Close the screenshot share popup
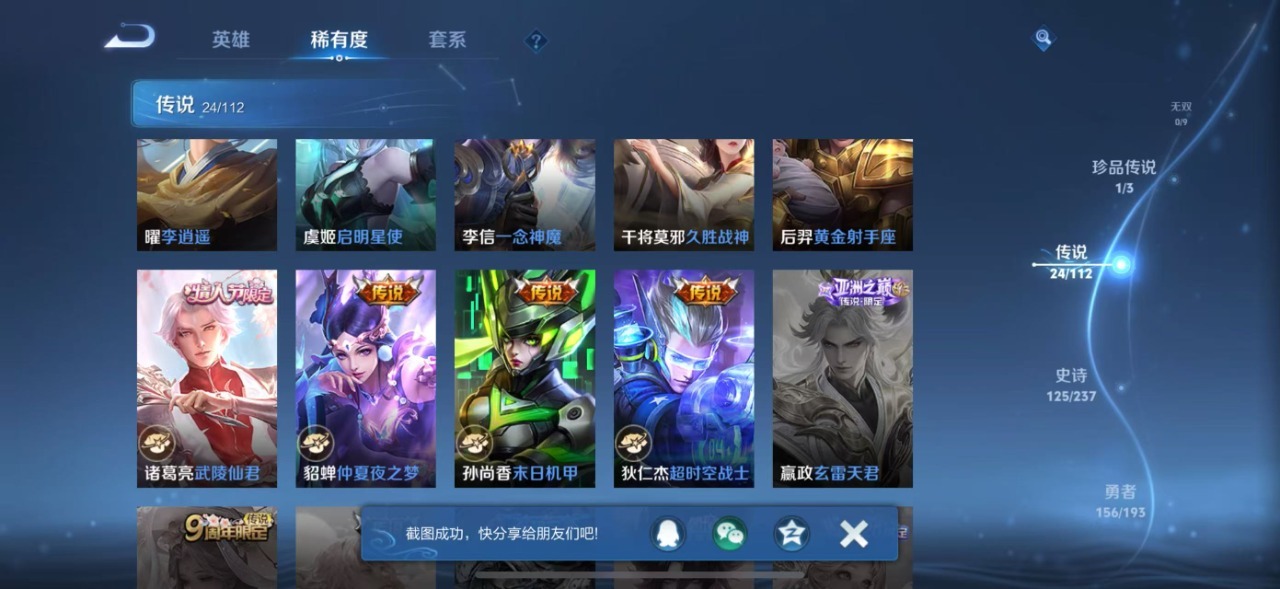This screenshot has height=589, width=1280. click(853, 534)
